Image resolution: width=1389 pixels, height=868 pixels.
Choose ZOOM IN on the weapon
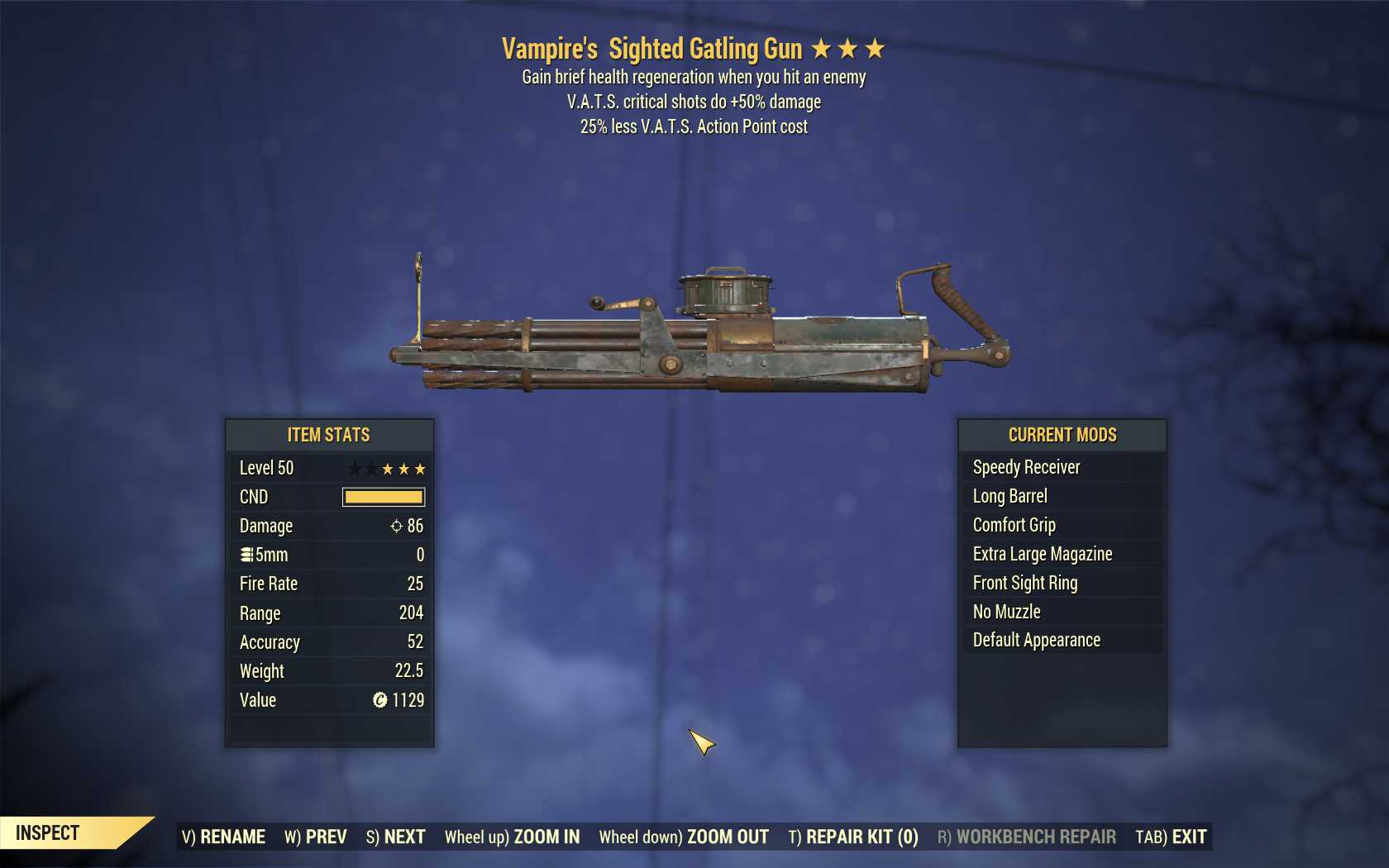tap(512, 837)
